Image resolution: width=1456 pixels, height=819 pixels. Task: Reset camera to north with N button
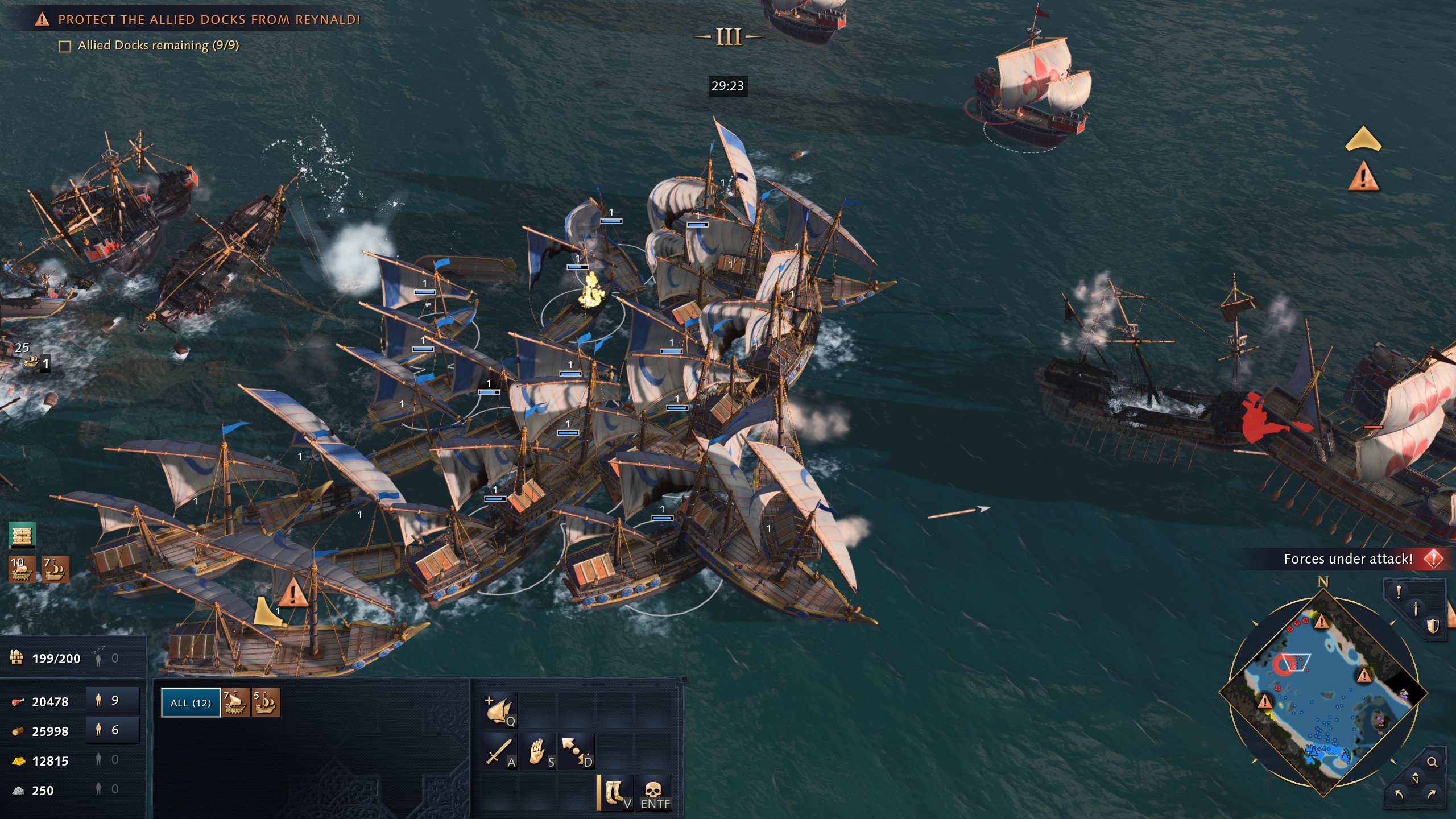[x=1415, y=779]
